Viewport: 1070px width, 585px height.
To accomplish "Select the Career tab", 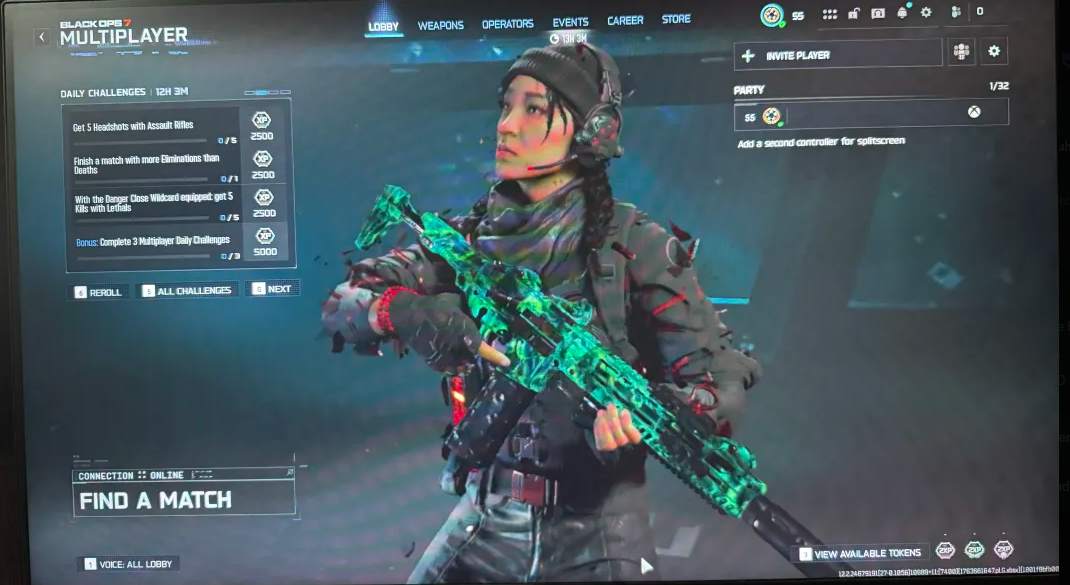I will [x=625, y=21].
